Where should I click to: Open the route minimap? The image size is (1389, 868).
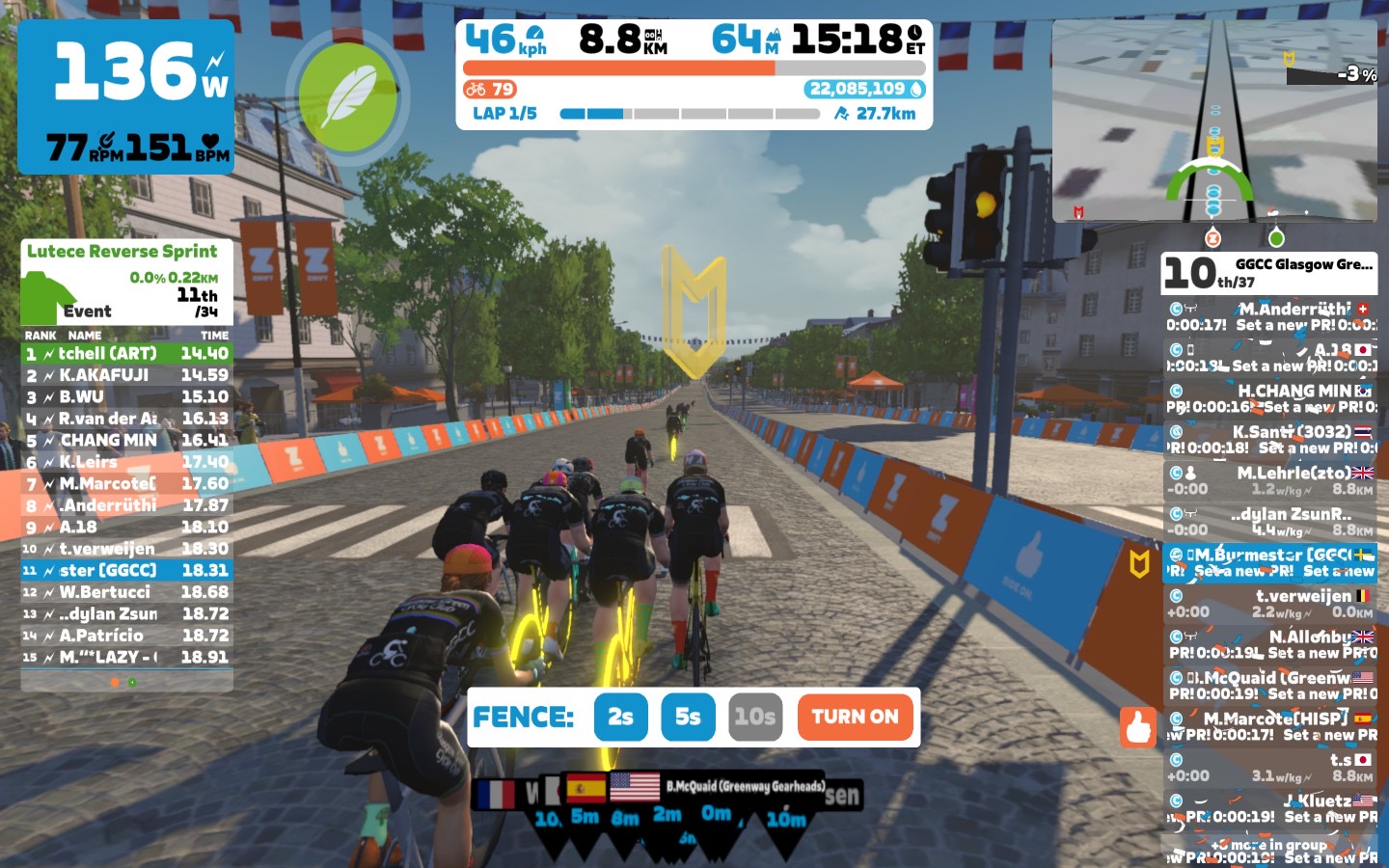(x=1214, y=121)
